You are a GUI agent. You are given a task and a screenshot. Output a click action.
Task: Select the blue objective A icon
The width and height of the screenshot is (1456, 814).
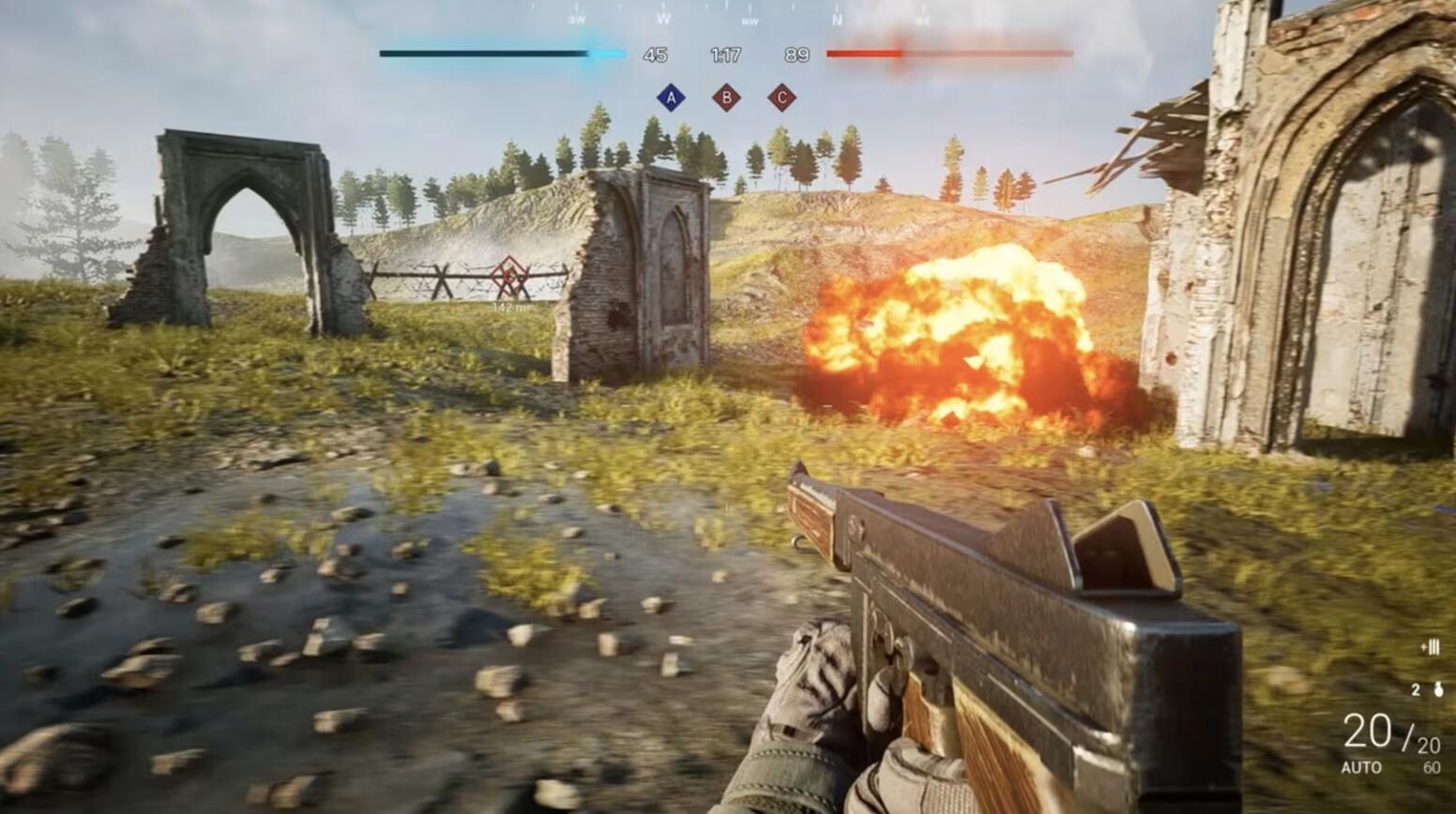670,98
